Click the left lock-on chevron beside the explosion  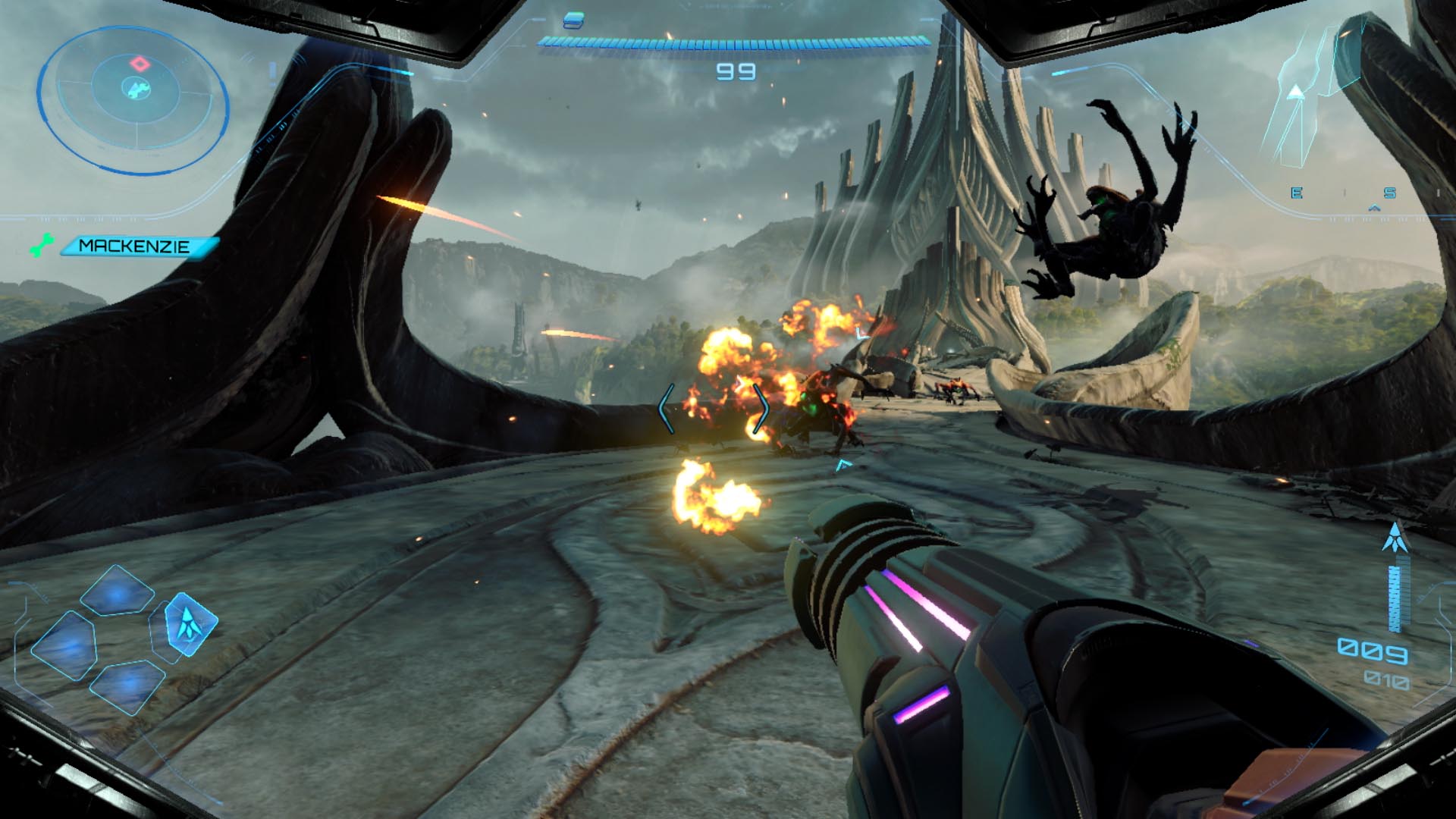click(666, 407)
